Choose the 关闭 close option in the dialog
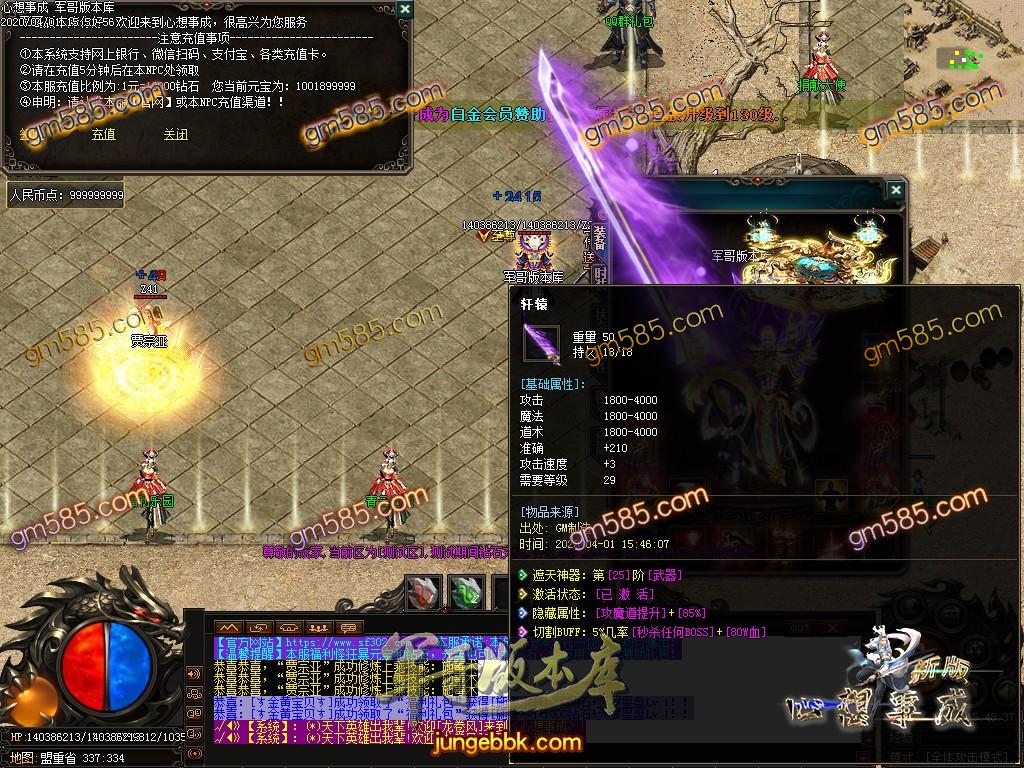 coord(176,134)
